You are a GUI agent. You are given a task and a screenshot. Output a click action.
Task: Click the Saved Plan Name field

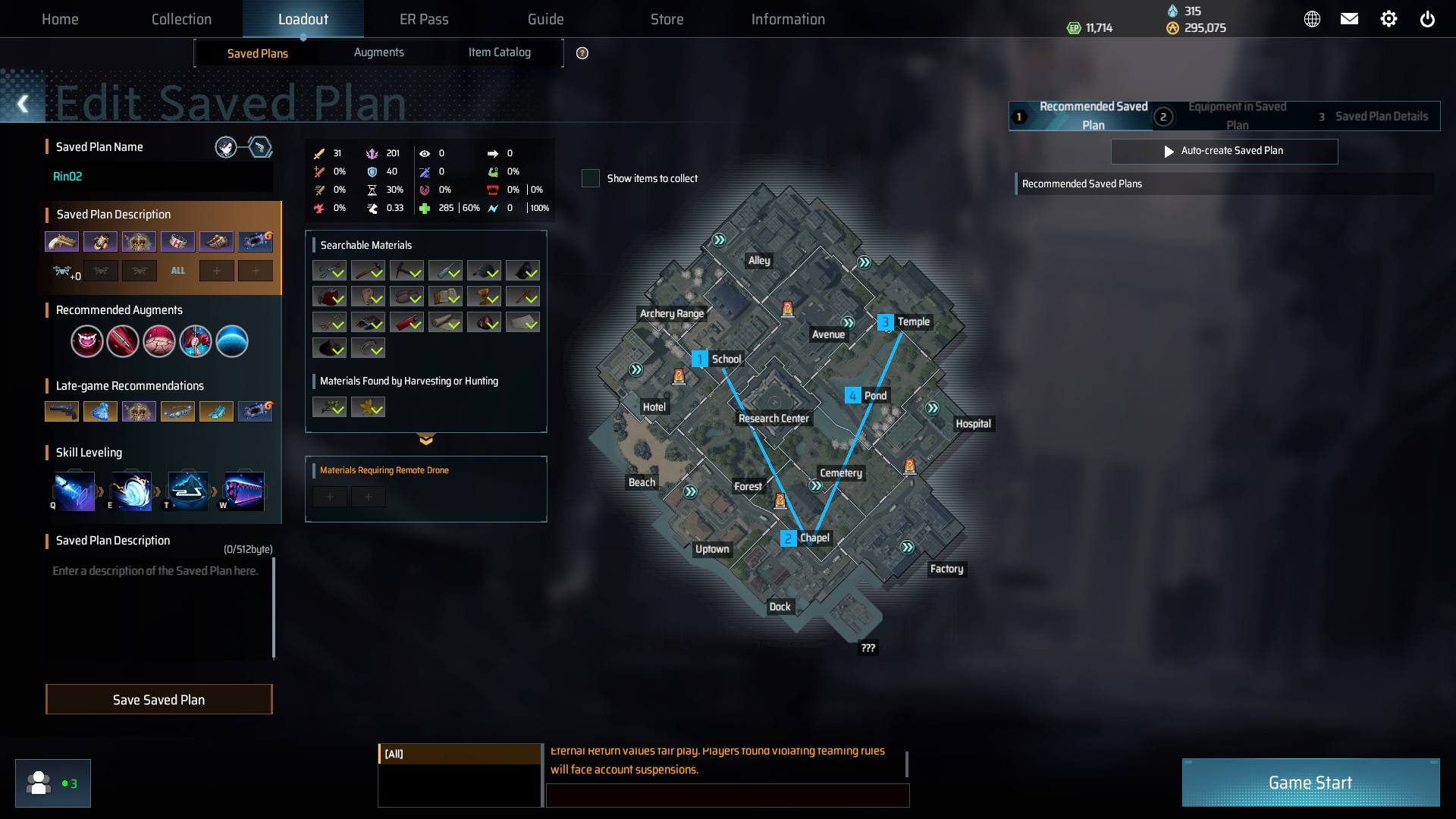159,177
